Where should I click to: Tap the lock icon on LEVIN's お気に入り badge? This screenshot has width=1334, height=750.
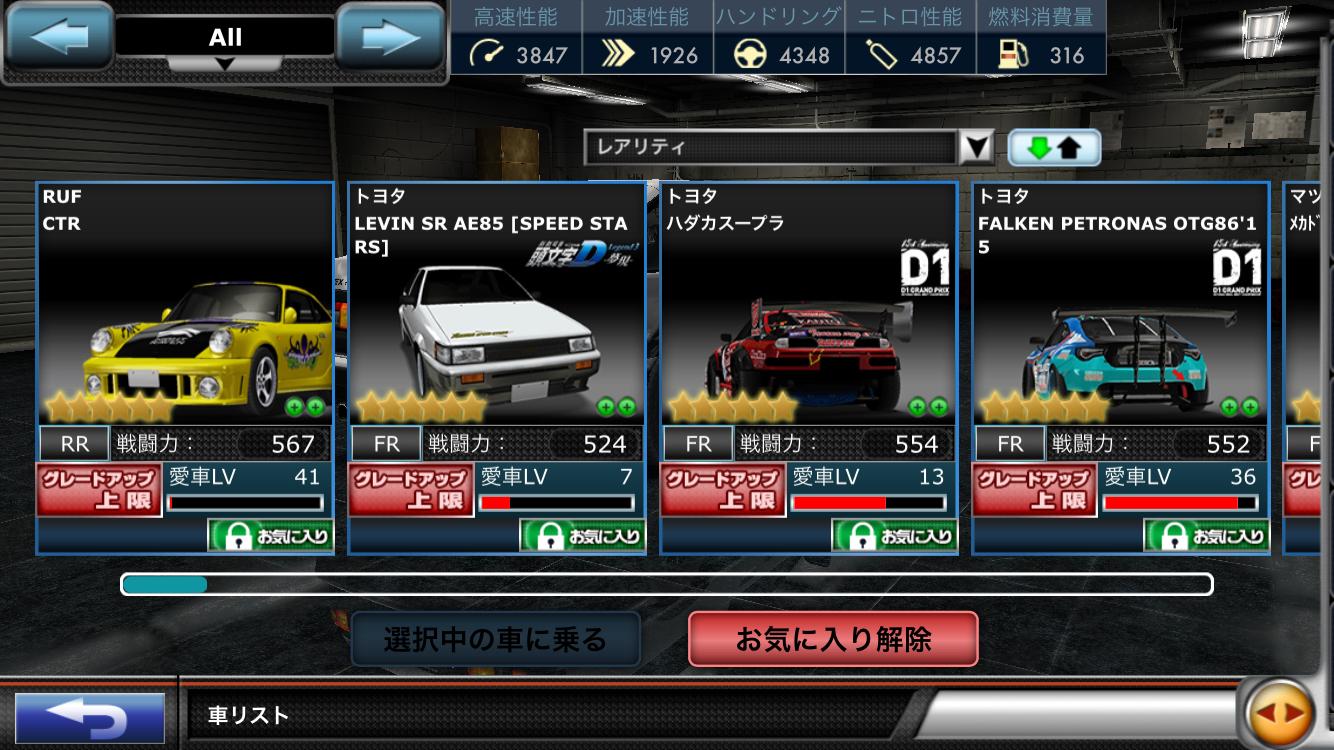coord(549,535)
